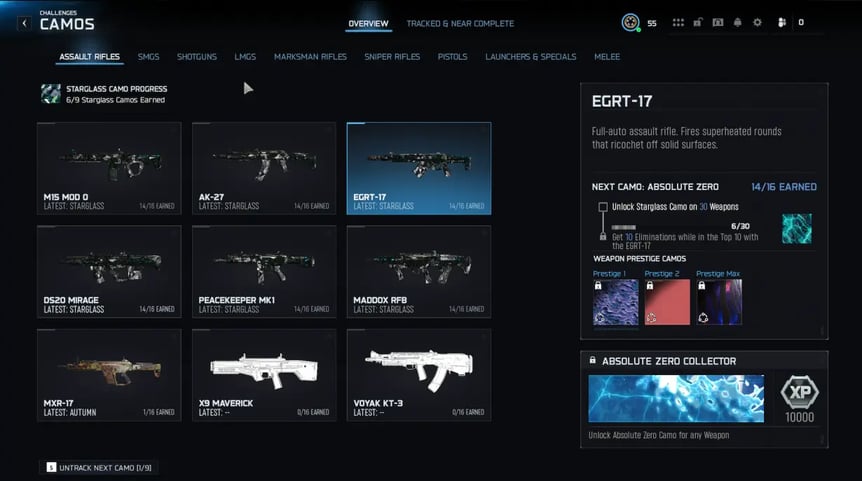Switch to Marksman Rifles category
Viewport: 862px width, 481px height.
310,57
